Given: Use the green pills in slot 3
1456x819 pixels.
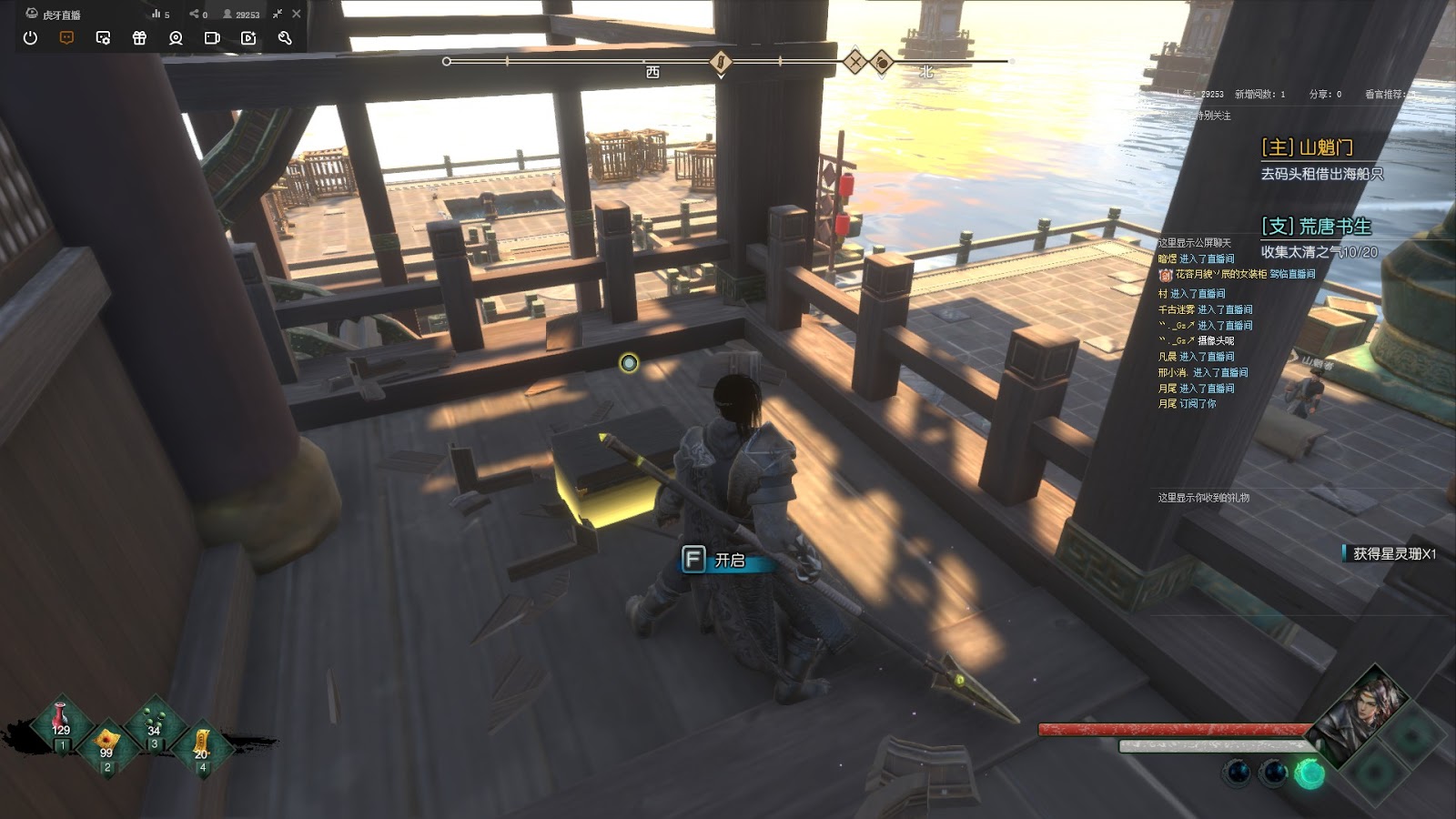Looking at the screenshot, I should (154, 722).
